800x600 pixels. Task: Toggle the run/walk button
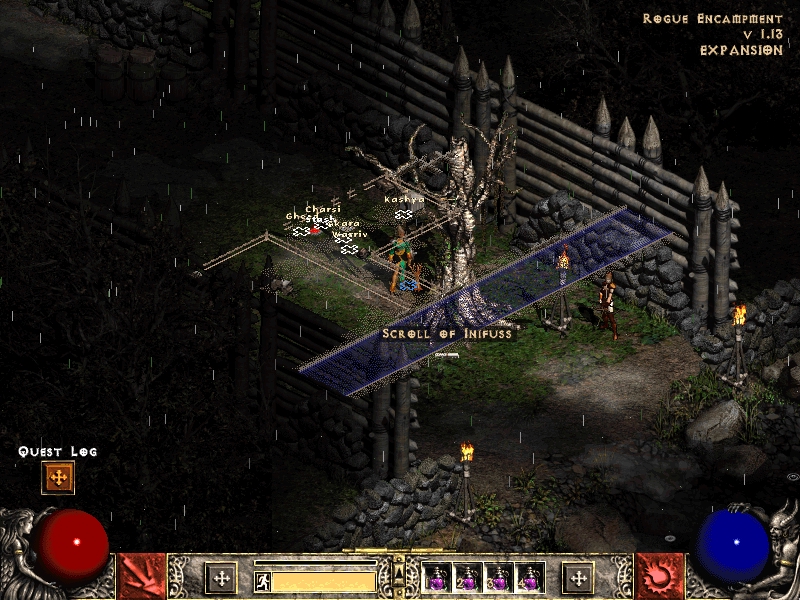click(x=262, y=580)
